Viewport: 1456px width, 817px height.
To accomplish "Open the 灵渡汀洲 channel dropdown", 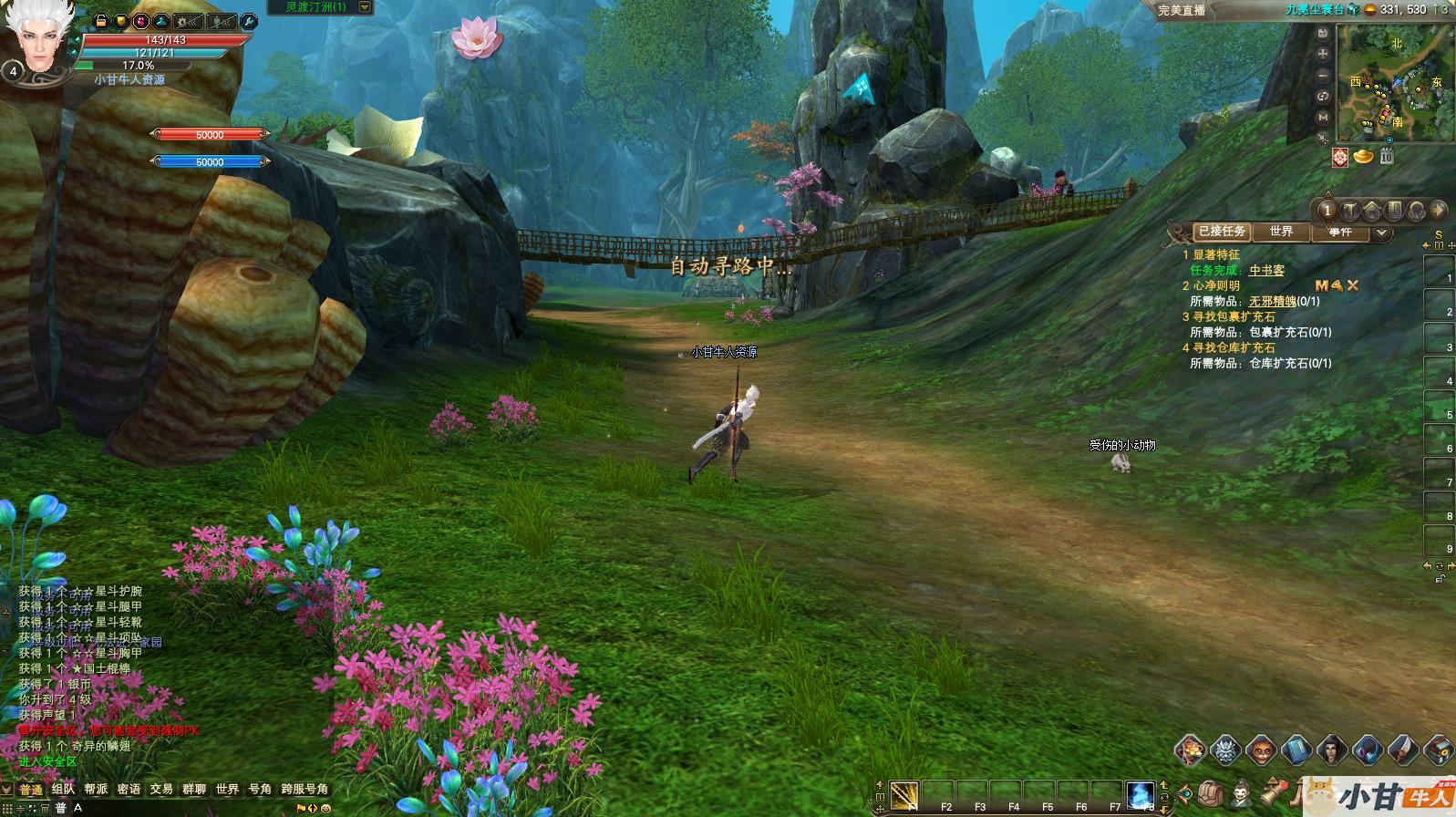I will pyautogui.click(x=365, y=7).
